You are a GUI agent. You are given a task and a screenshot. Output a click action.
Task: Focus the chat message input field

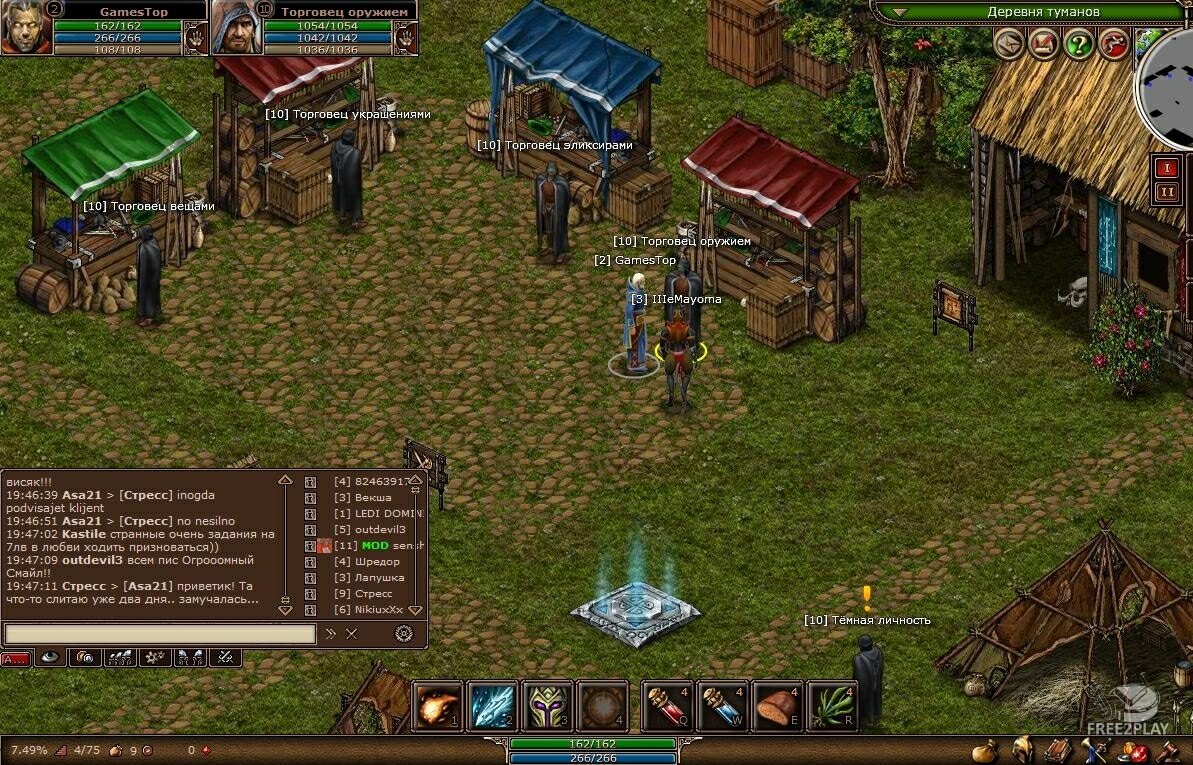[x=160, y=633]
